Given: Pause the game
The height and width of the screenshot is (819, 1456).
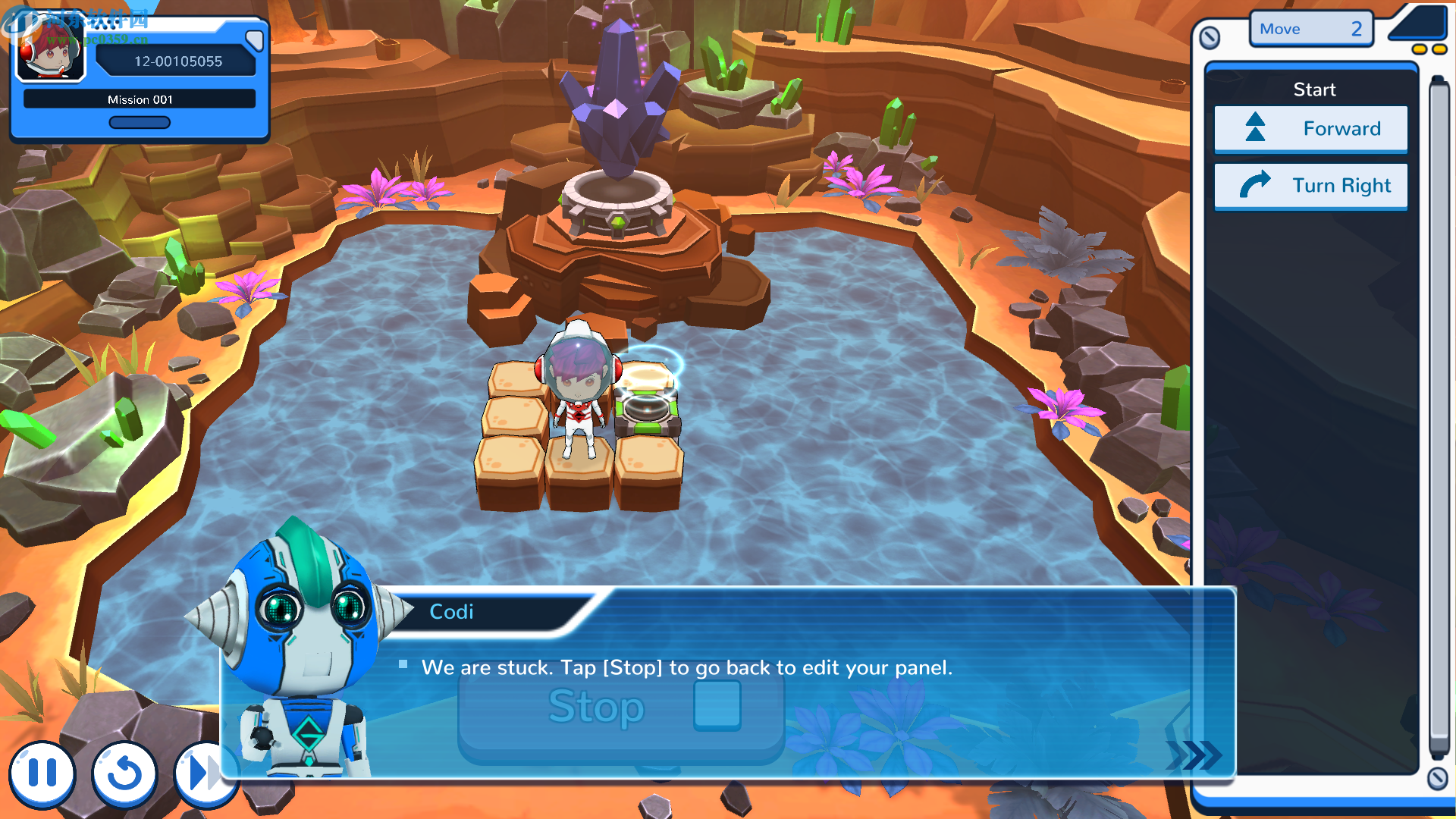Looking at the screenshot, I should tap(42, 773).
